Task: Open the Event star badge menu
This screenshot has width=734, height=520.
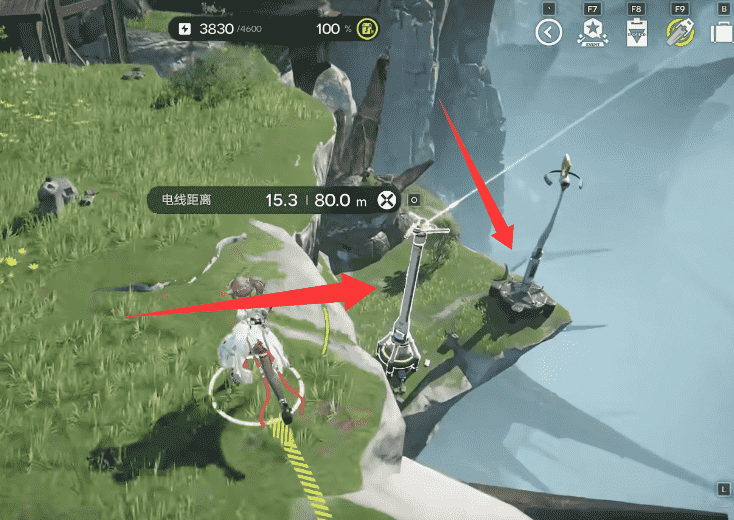Action: click(x=591, y=33)
